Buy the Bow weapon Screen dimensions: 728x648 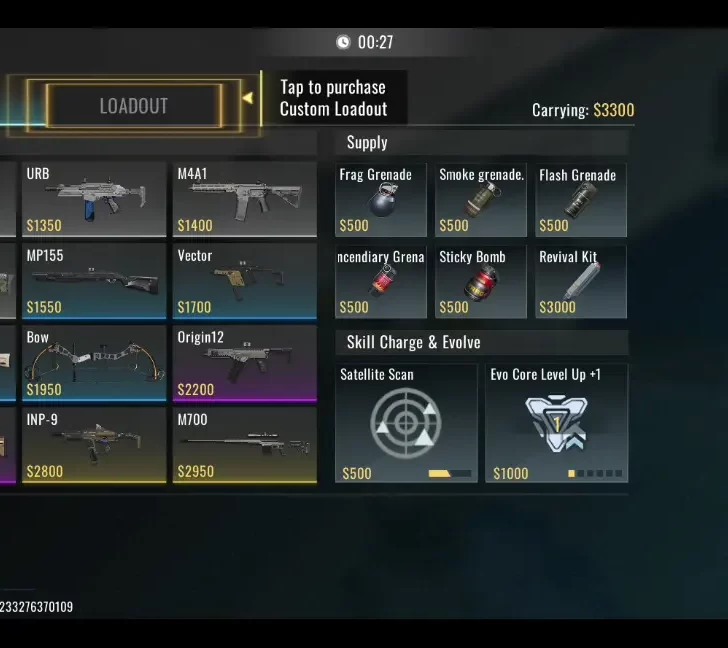click(x=93, y=363)
